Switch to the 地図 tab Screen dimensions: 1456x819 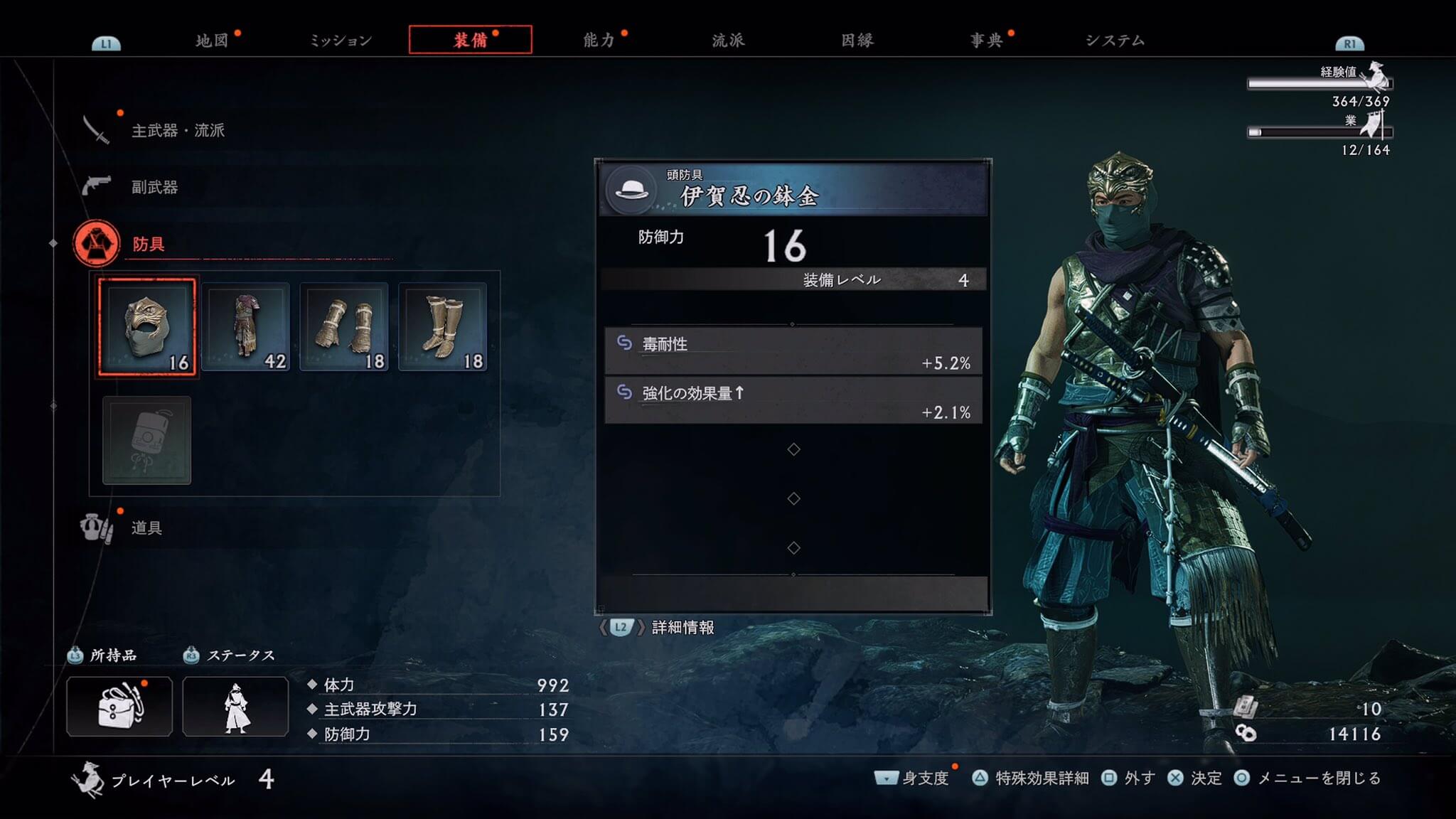pyautogui.click(x=212, y=41)
